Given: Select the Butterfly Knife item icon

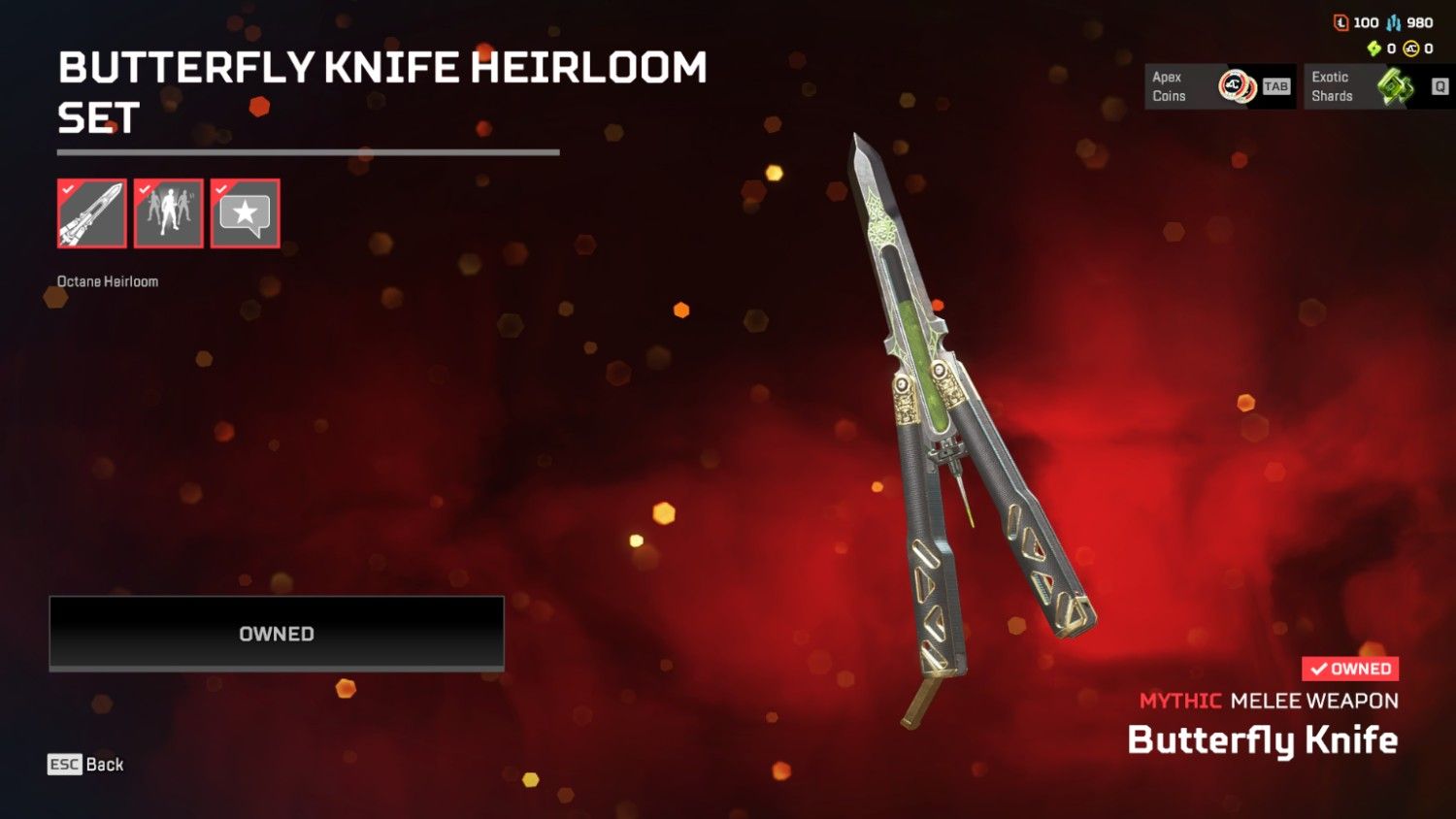Looking at the screenshot, I should pyautogui.click(x=91, y=213).
